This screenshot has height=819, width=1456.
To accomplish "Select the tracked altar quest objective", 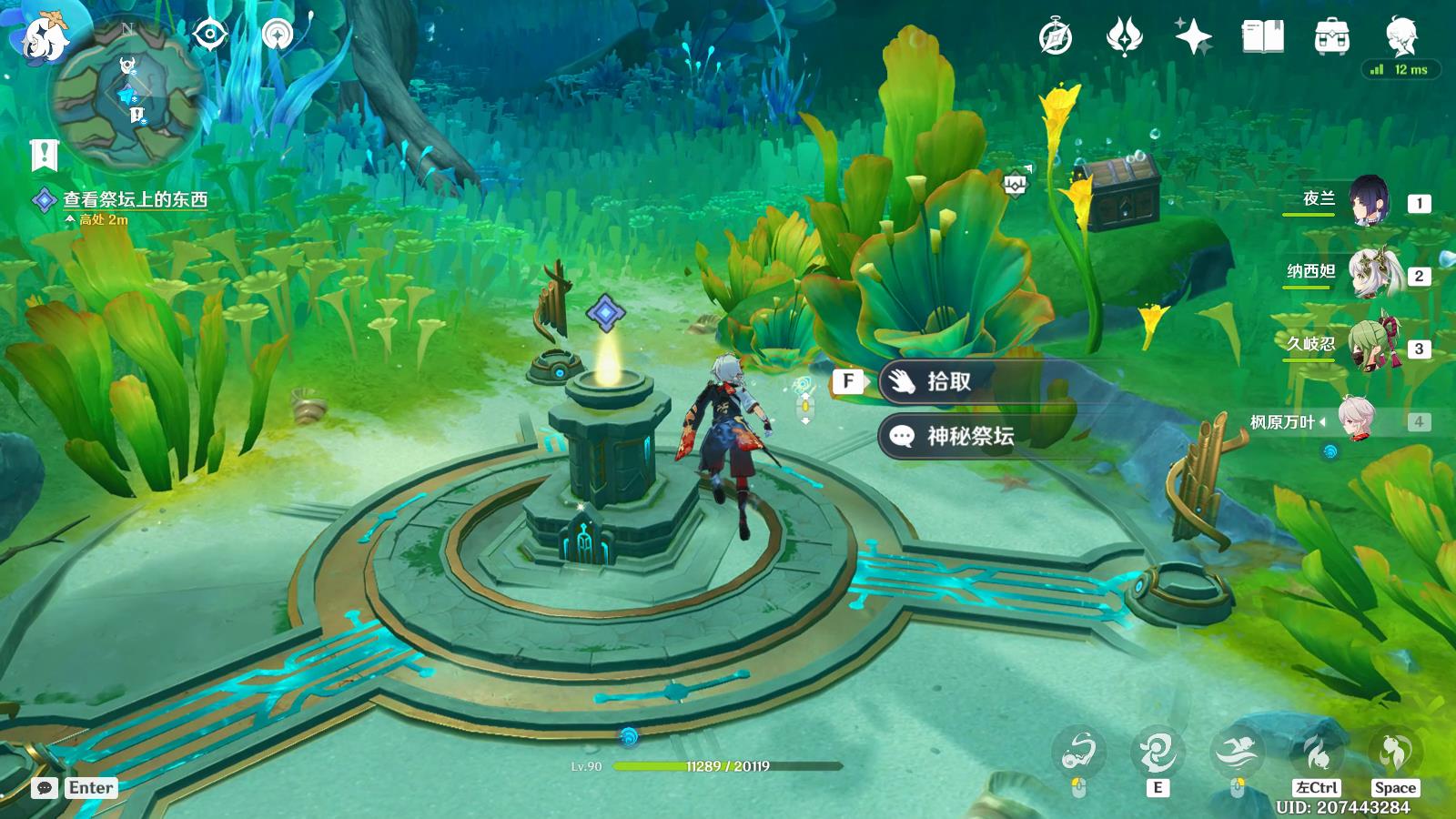I will pyautogui.click(x=135, y=199).
